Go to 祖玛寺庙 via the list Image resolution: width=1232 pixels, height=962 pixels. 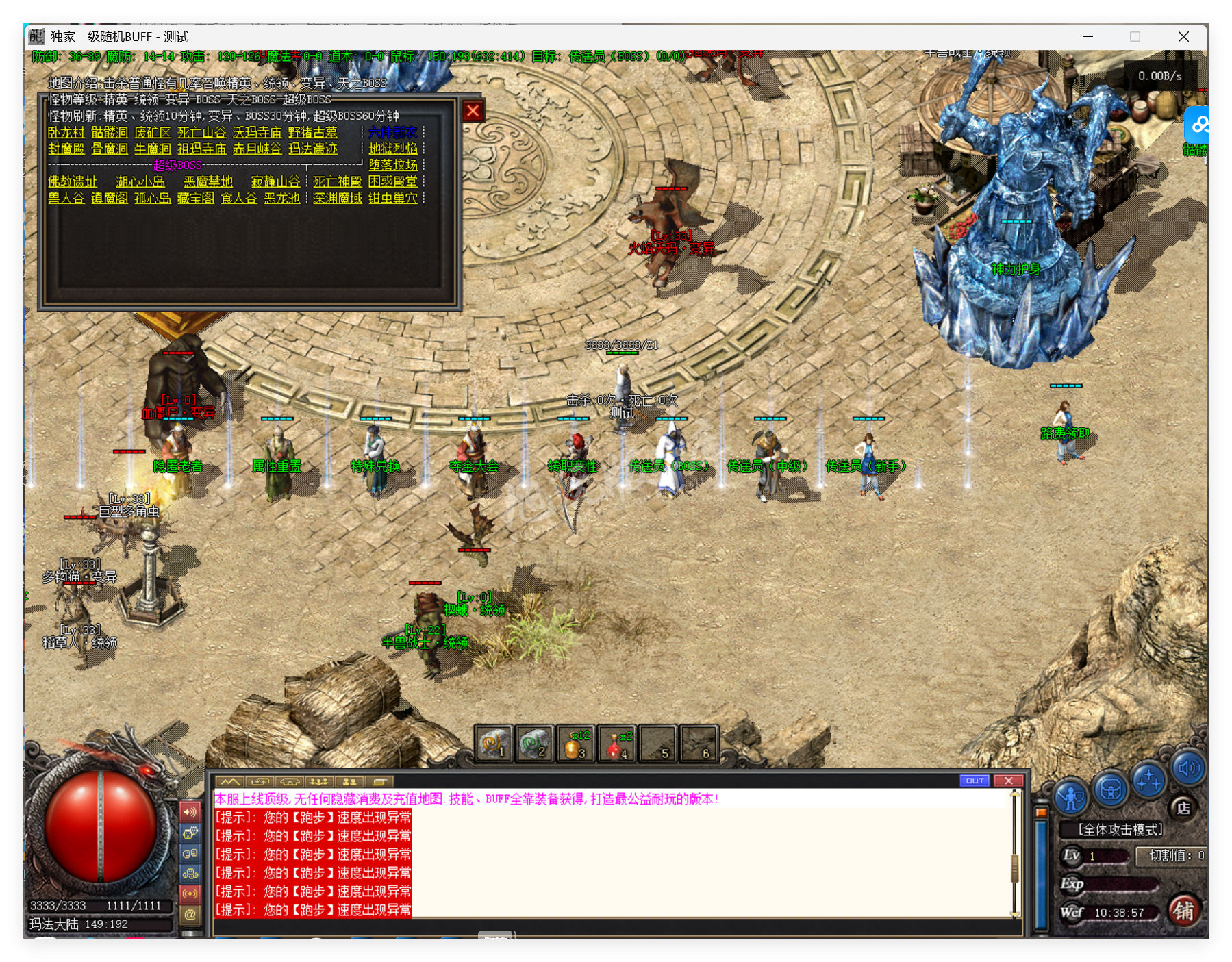[x=201, y=149]
